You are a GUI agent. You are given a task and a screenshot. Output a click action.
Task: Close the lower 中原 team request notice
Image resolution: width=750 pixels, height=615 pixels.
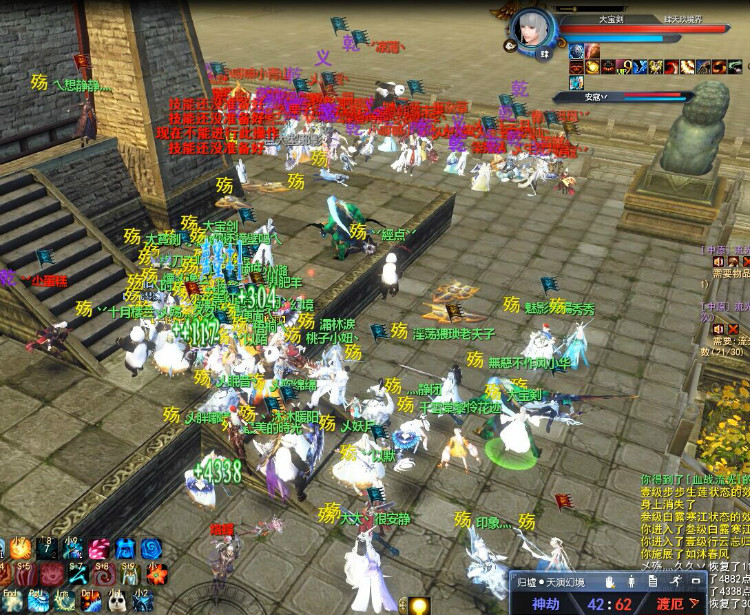point(733,328)
